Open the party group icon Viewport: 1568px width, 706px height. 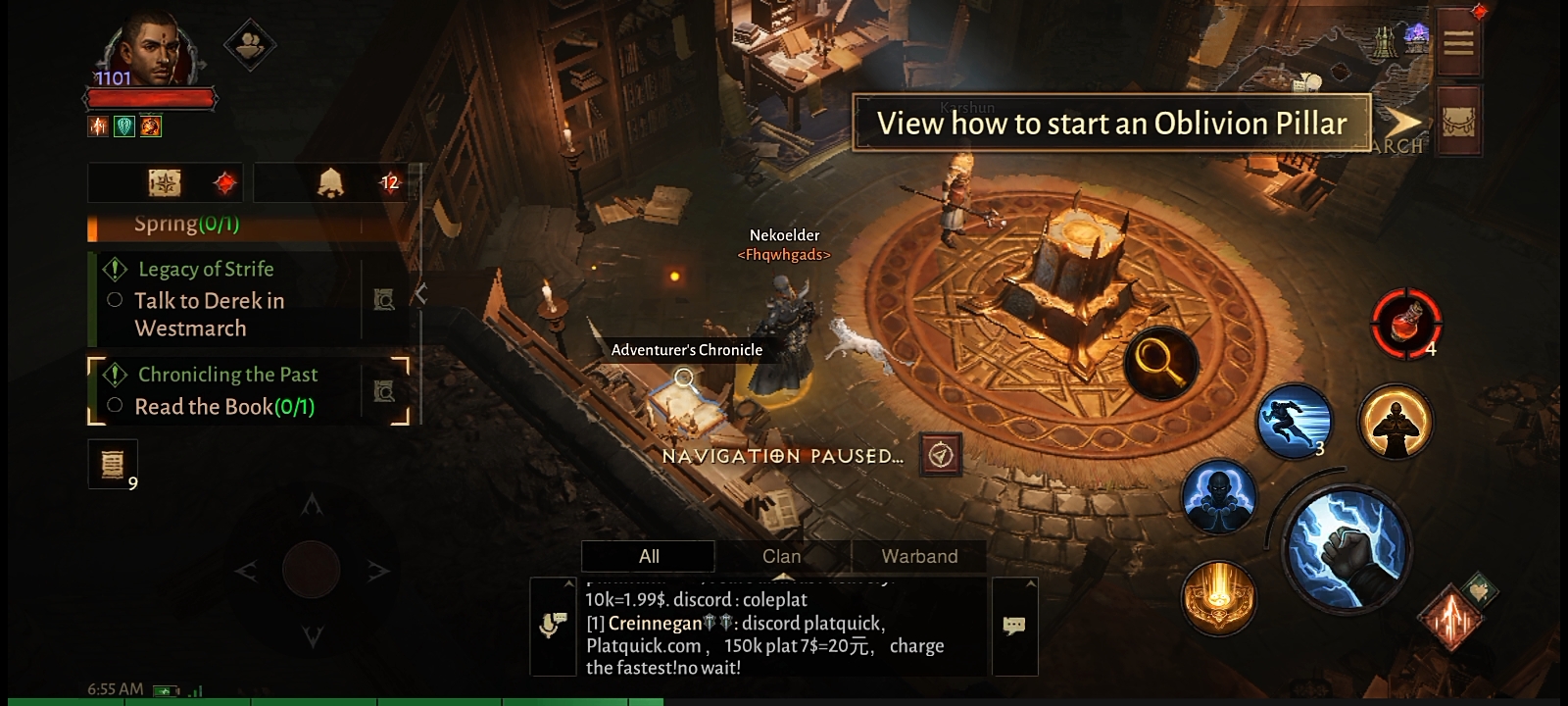[x=249, y=44]
